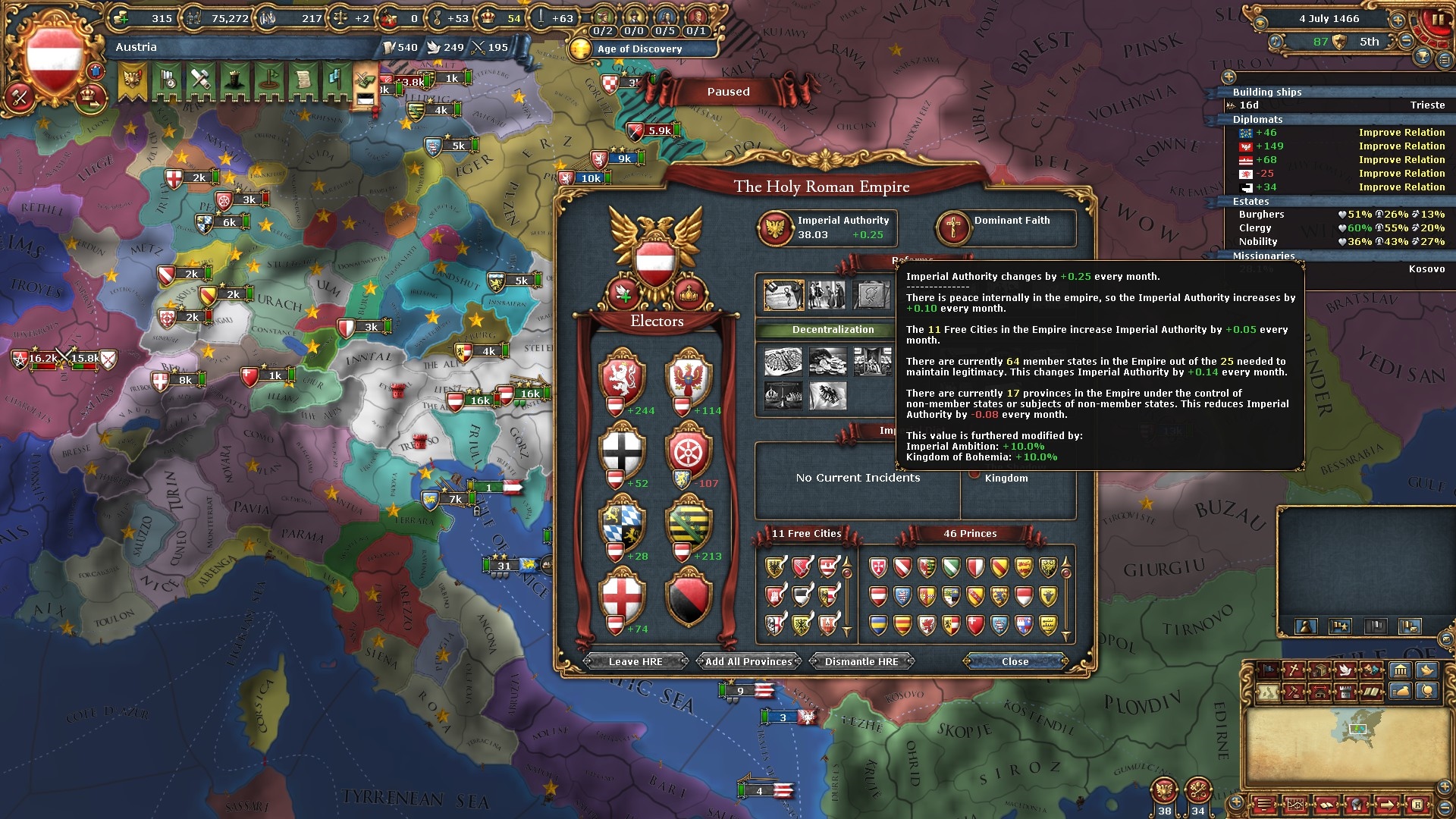Select the Teutonic black cross elector shield

pyautogui.click(x=622, y=449)
